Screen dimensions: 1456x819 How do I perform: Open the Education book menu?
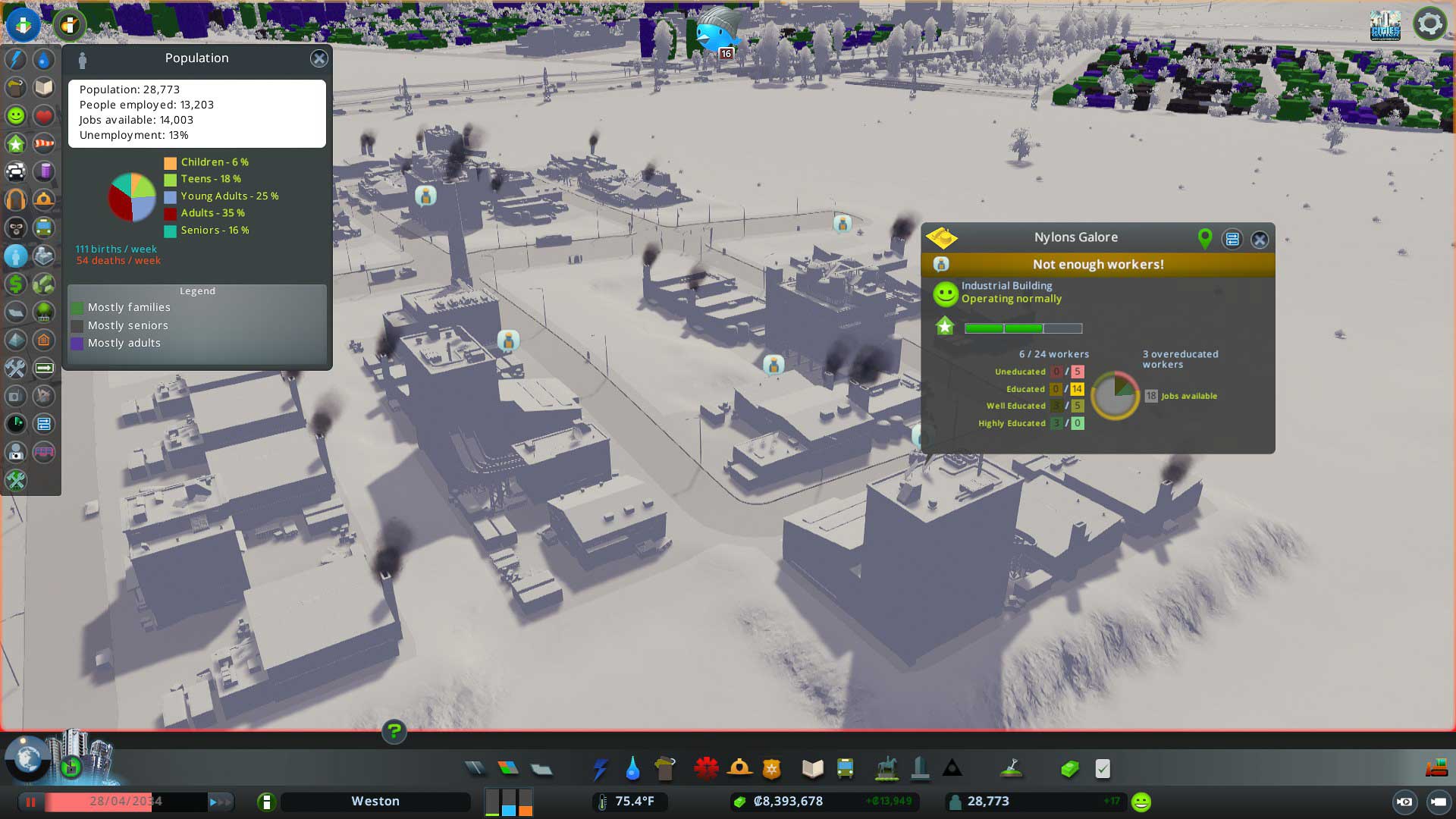click(x=812, y=769)
